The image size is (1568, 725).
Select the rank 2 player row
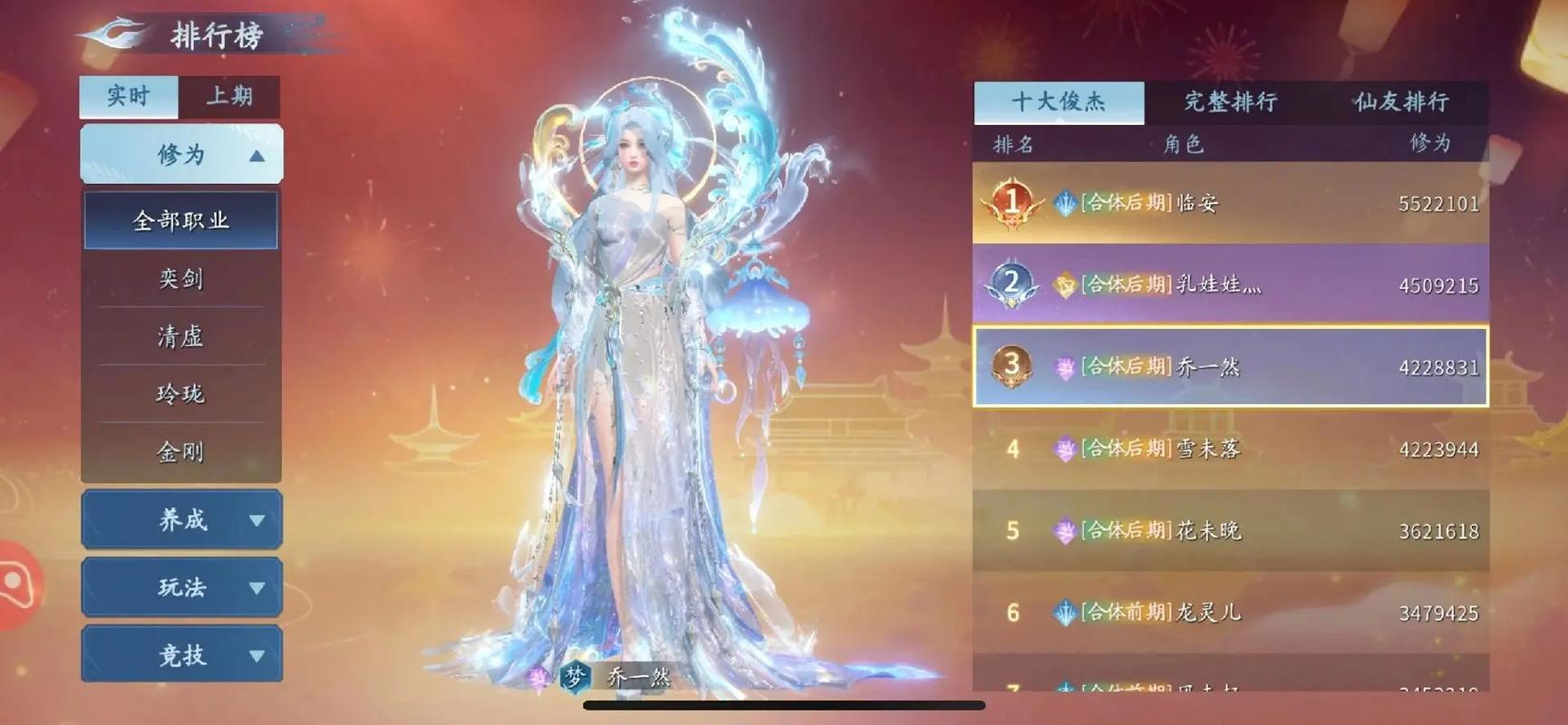click(1230, 285)
